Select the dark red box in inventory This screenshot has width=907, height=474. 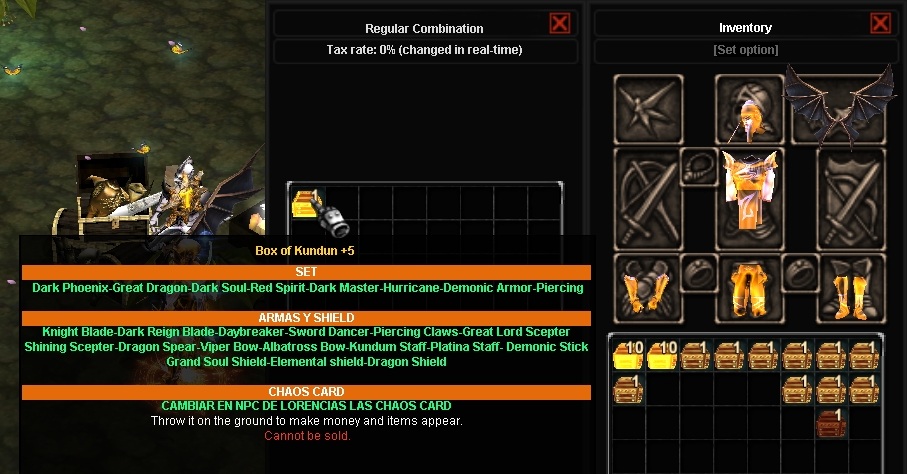click(829, 422)
